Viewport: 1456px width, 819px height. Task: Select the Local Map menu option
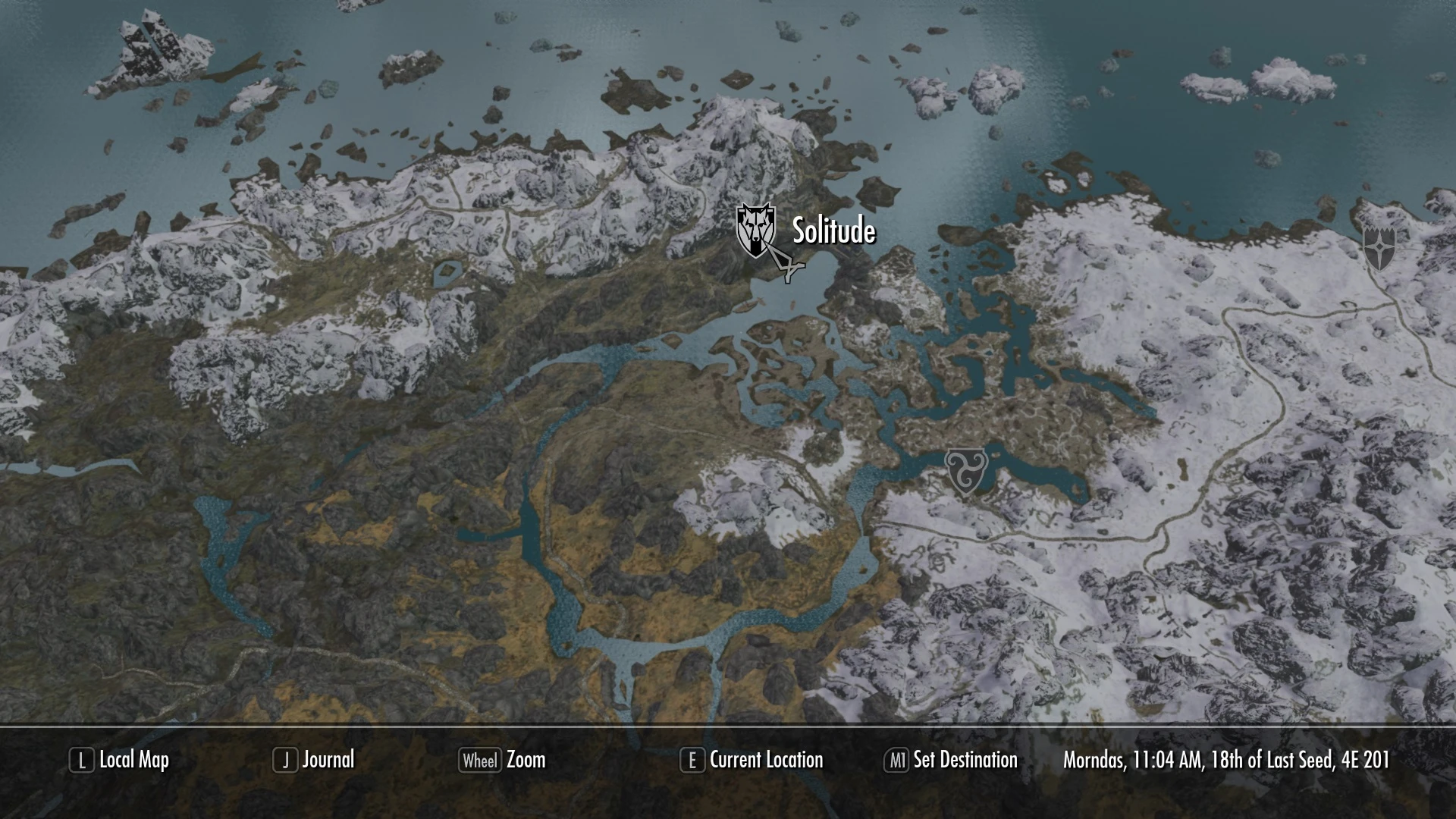133,760
